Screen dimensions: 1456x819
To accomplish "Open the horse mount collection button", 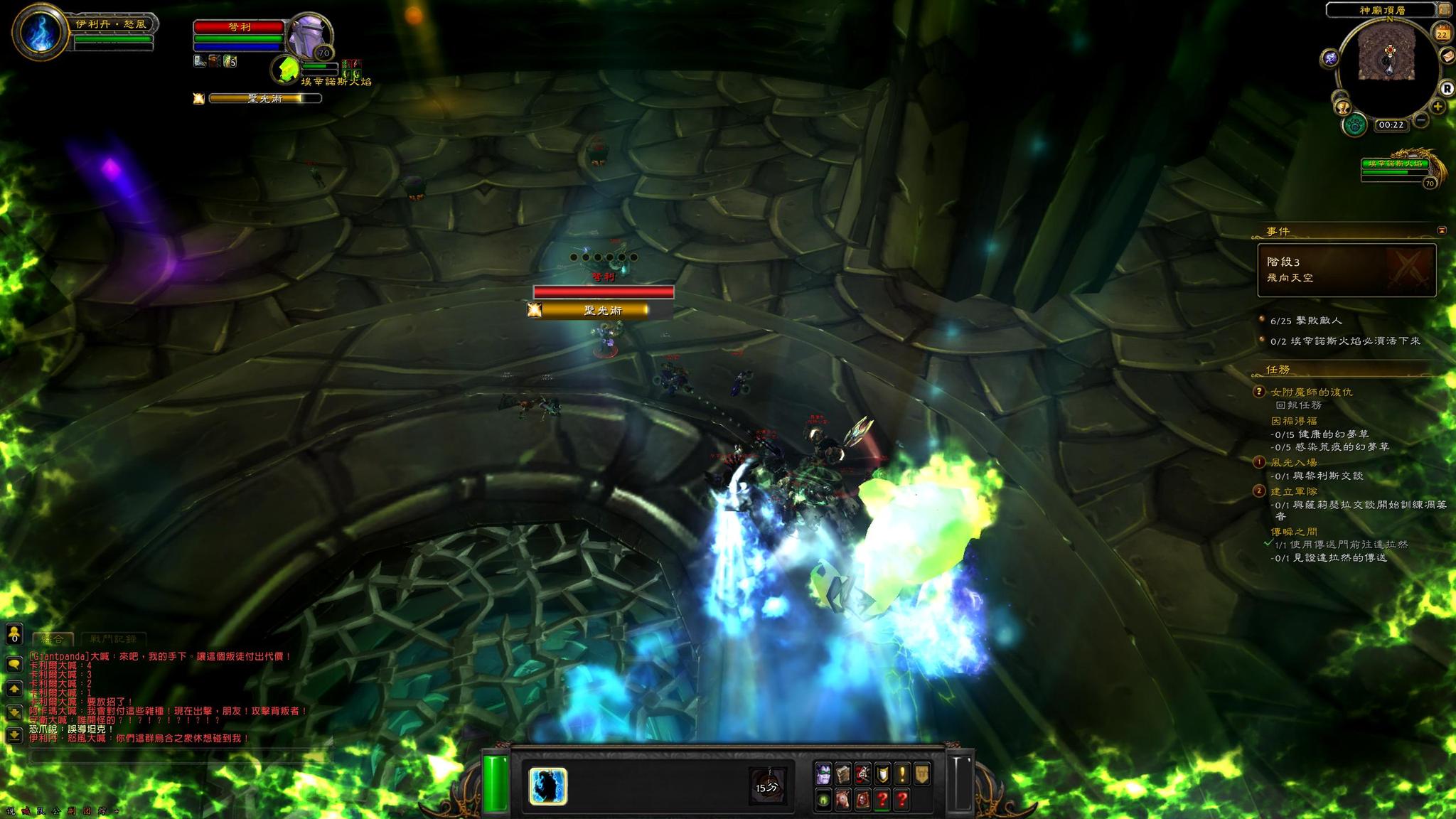I will [x=843, y=799].
